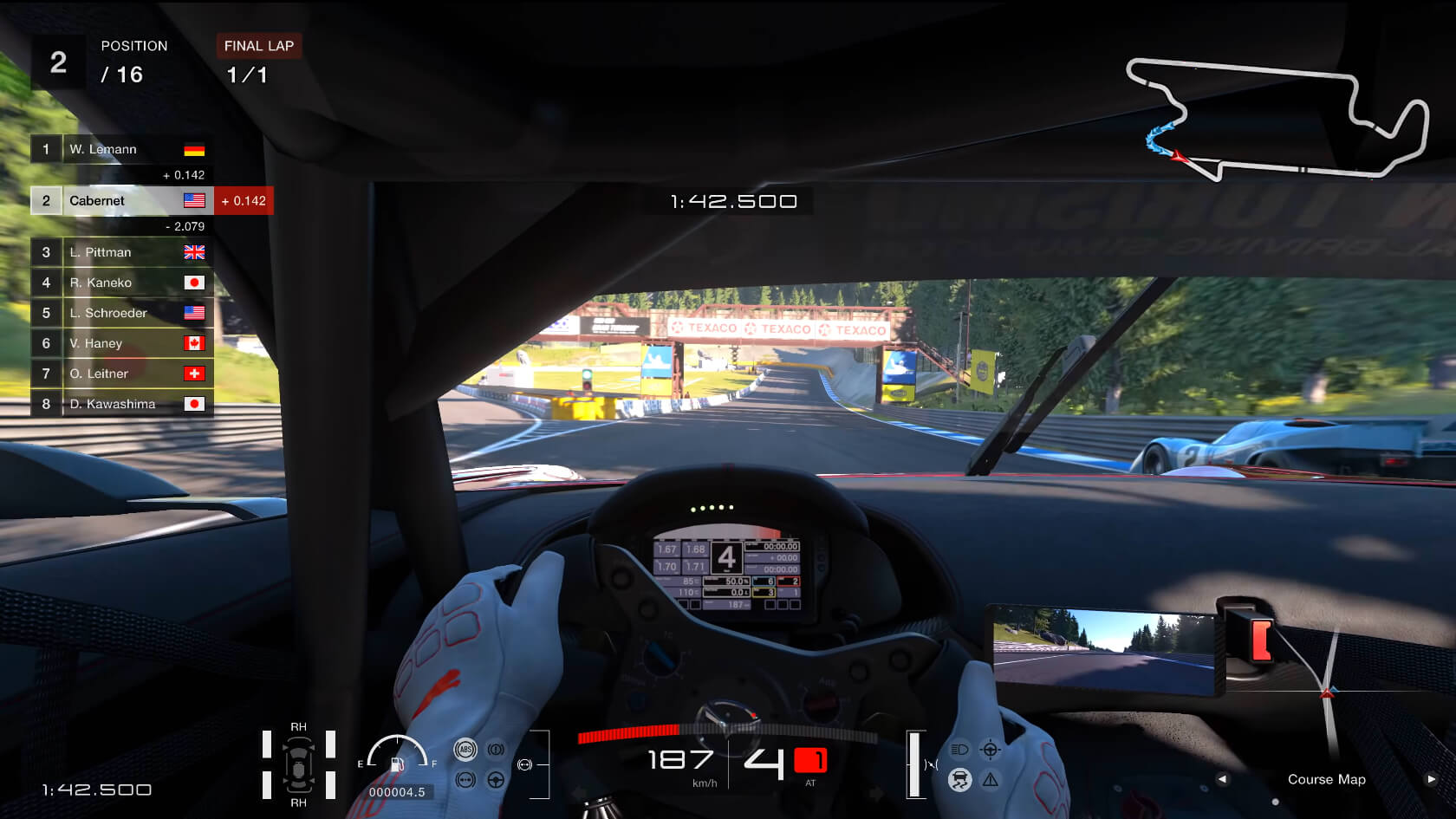Click the steering wheel assist icon
1456x819 pixels.
(x=496, y=780)
